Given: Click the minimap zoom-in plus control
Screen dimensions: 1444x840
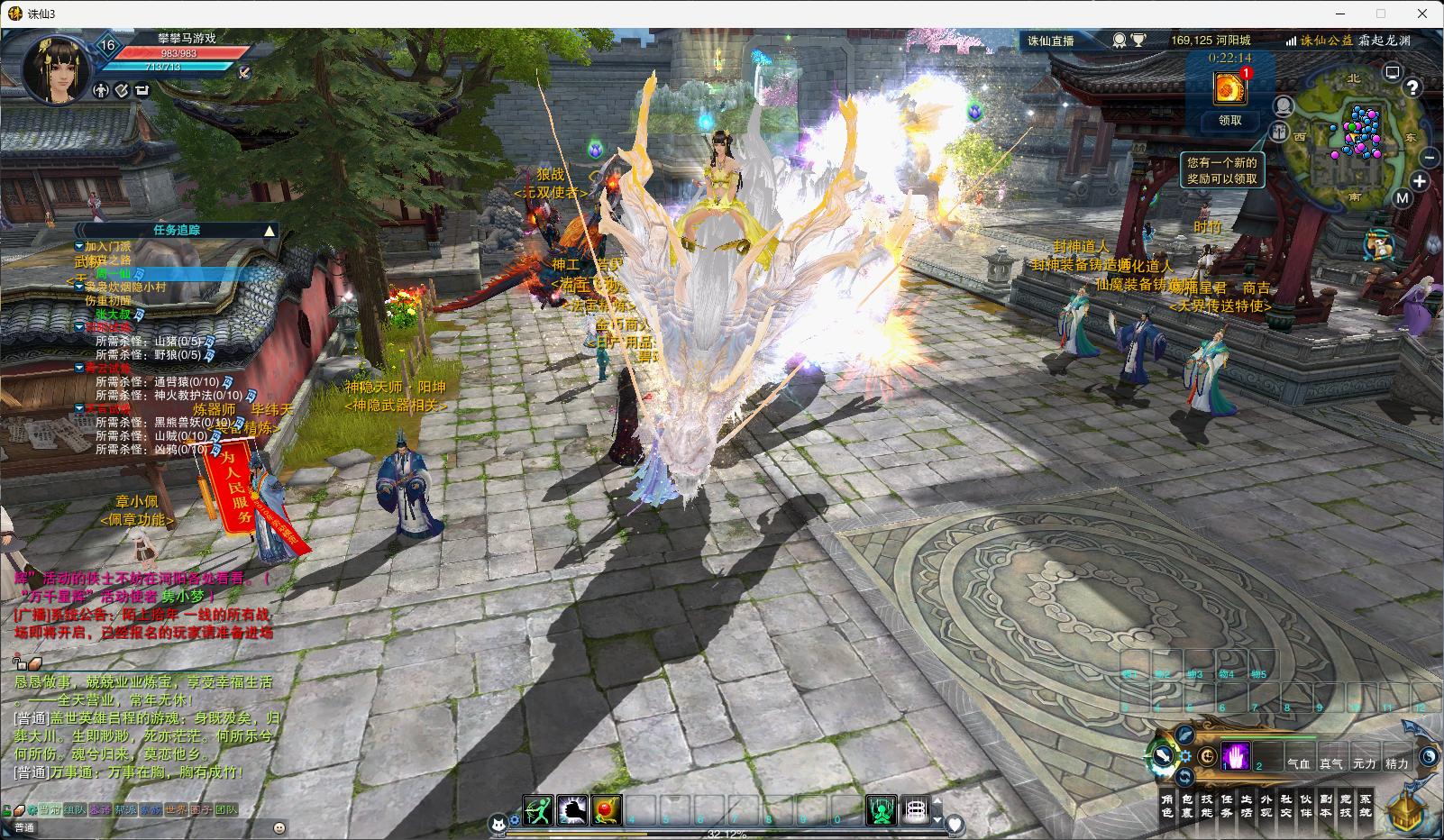Looking at the screenshot, I should (x=1420, y=180).
